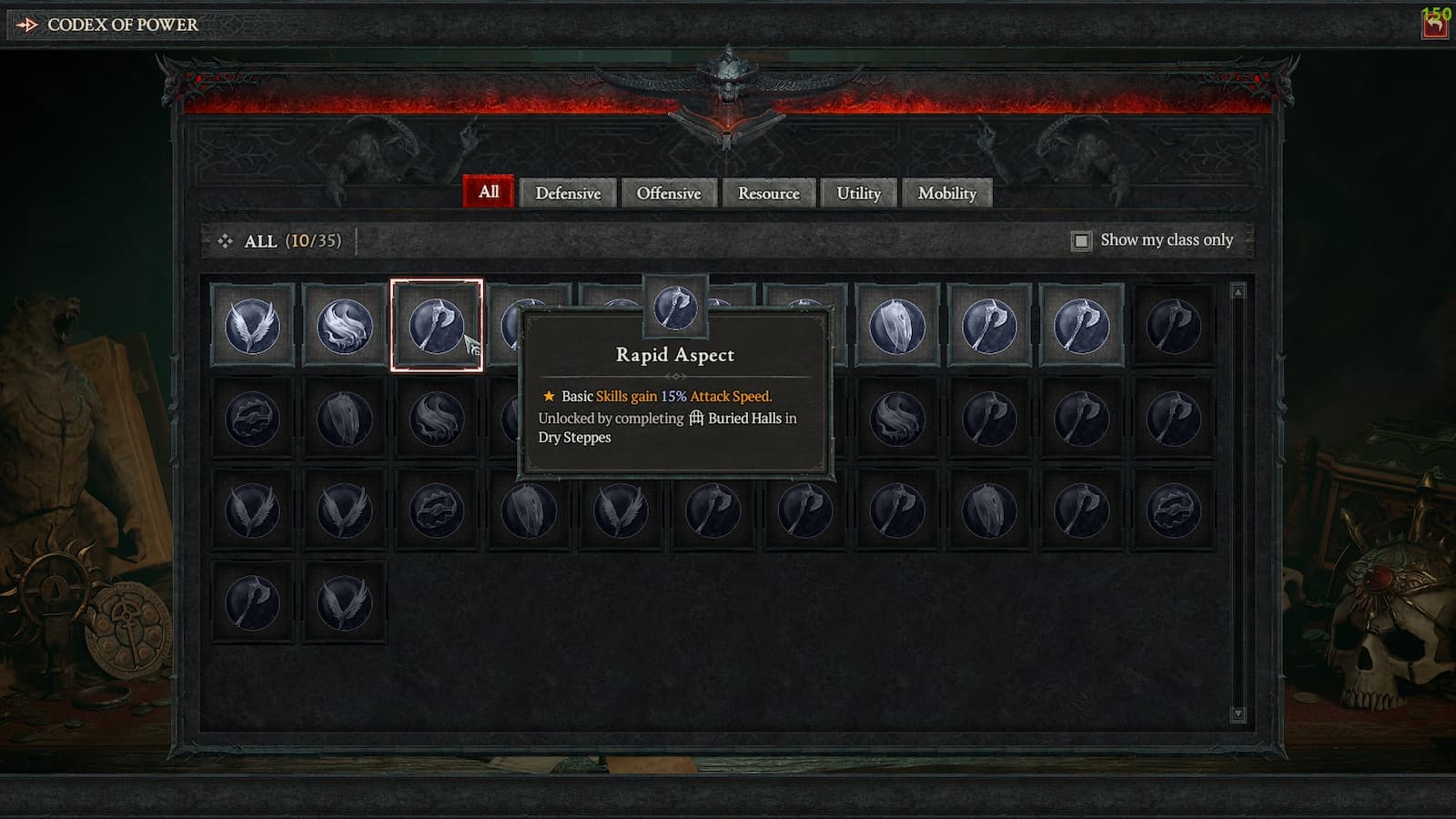This screenshot has width=1456, height=819.
Task: Open the flame aspect next to the wing aspect
Action: pyautogui.click(x=344, y=326)
